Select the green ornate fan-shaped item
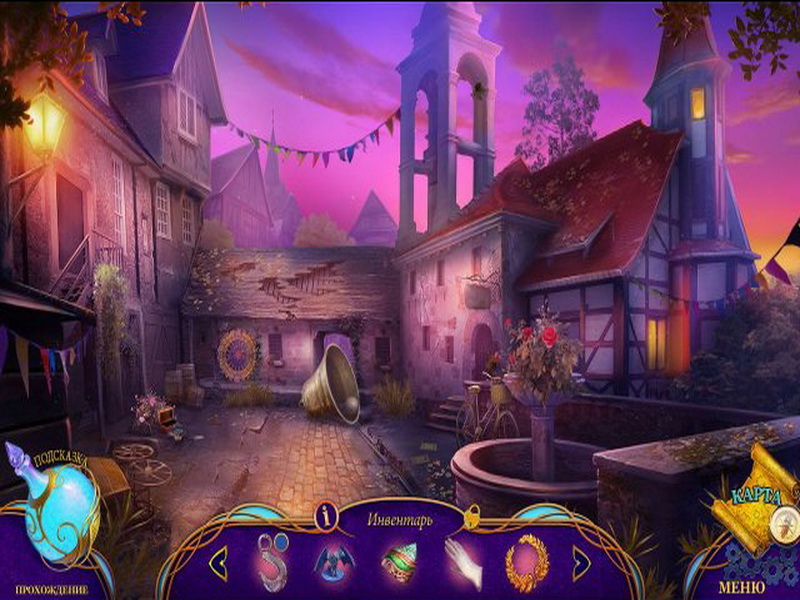This screenshot has width=800, height=600. tap(399, 562)
